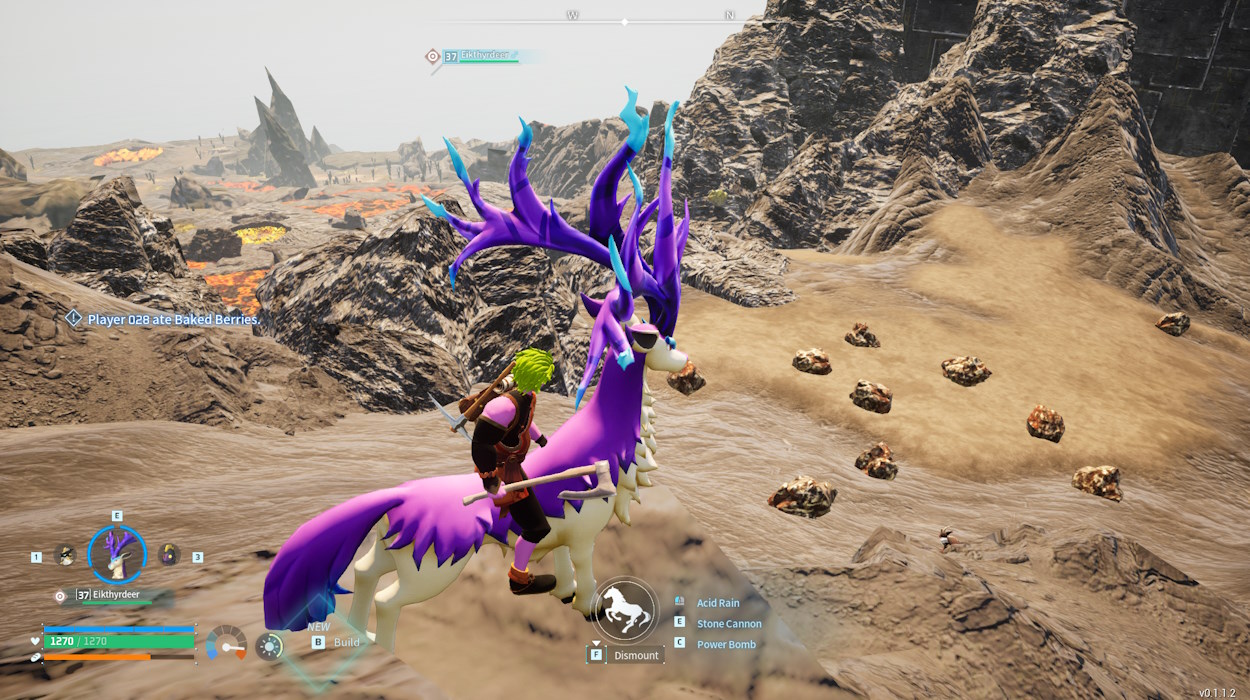1250x700 pixels.
Task: Activate the Stone Cannon skill
Action: 729,624
